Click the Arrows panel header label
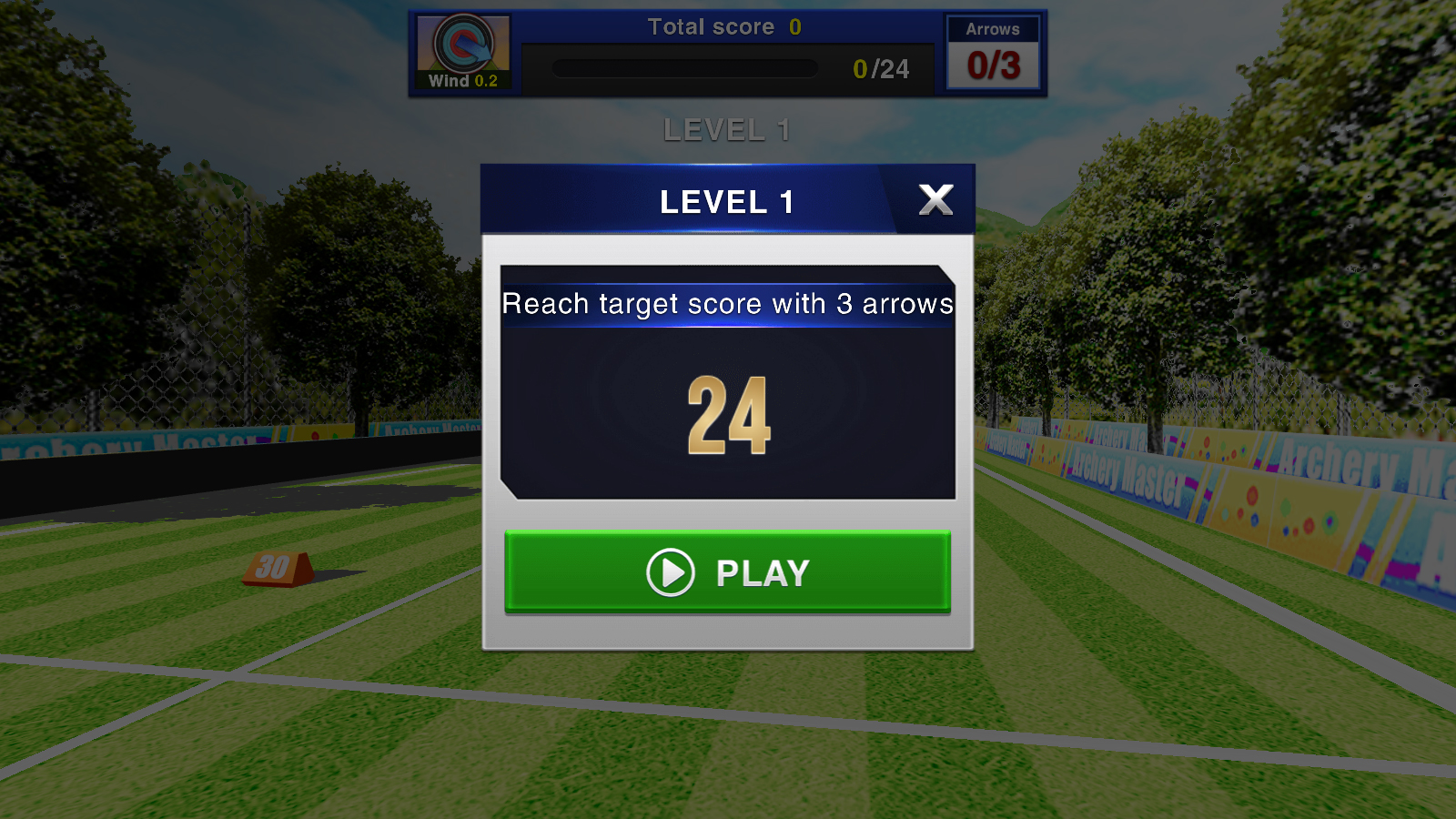This screenshot has width=1456, height=819. click(993, 29)
